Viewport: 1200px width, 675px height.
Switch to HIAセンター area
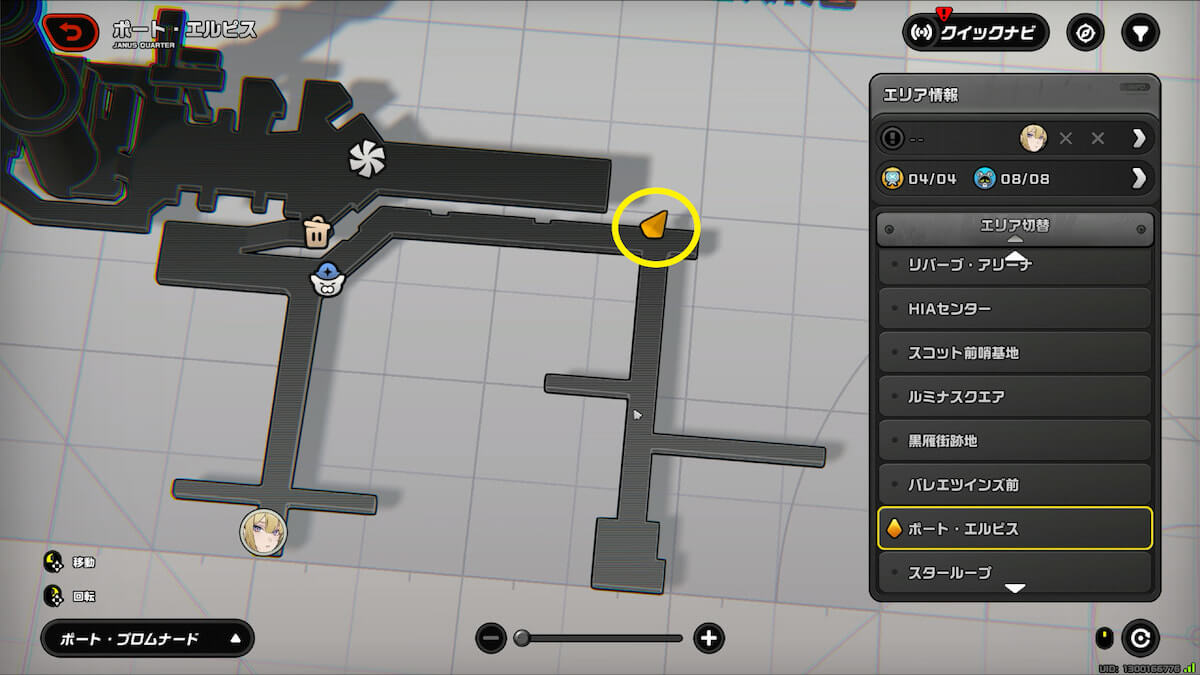click(x=1014, y=309)
